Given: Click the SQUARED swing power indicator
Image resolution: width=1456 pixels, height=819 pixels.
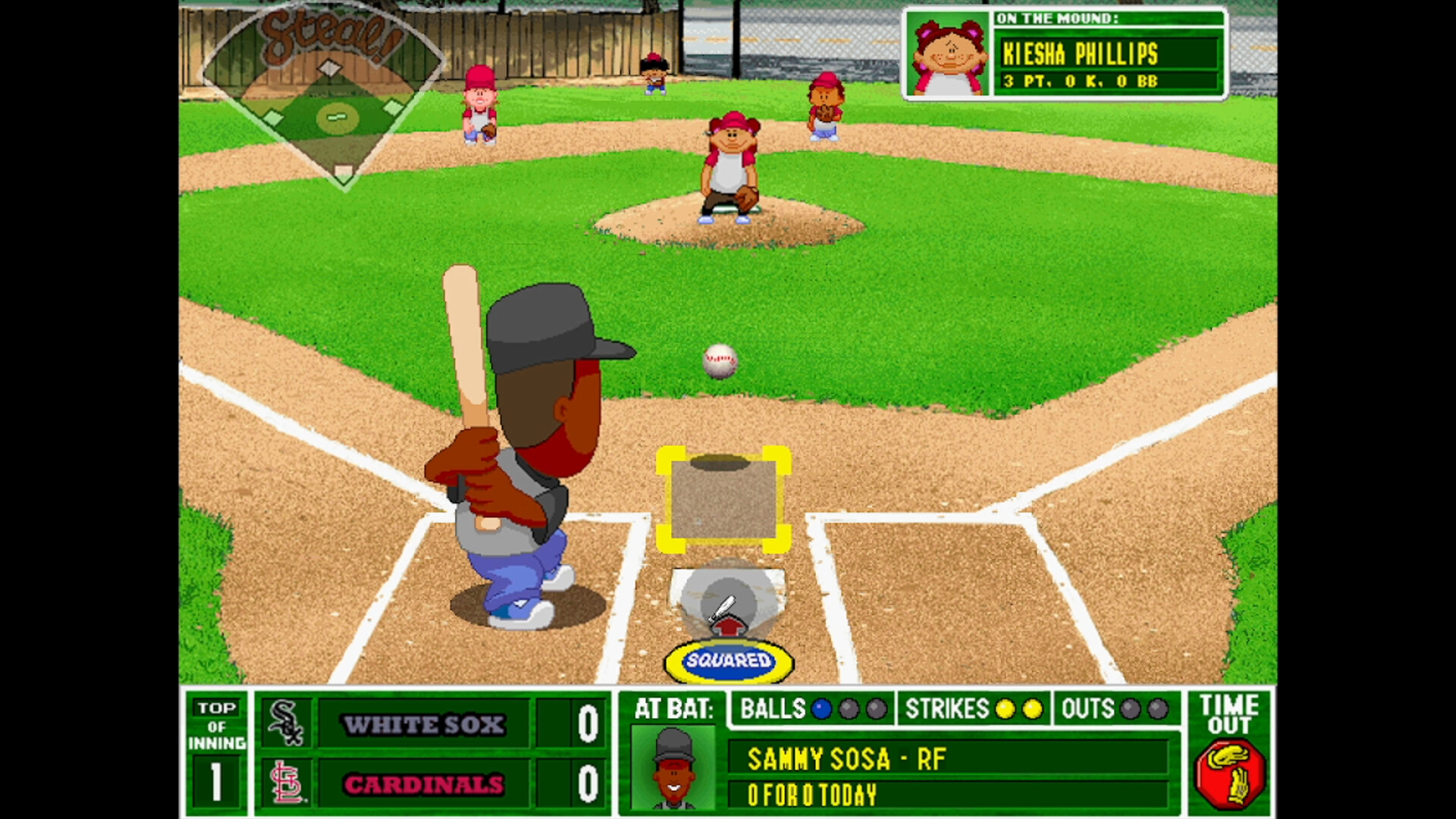Looking at the screenshot, I should [730, 660].
